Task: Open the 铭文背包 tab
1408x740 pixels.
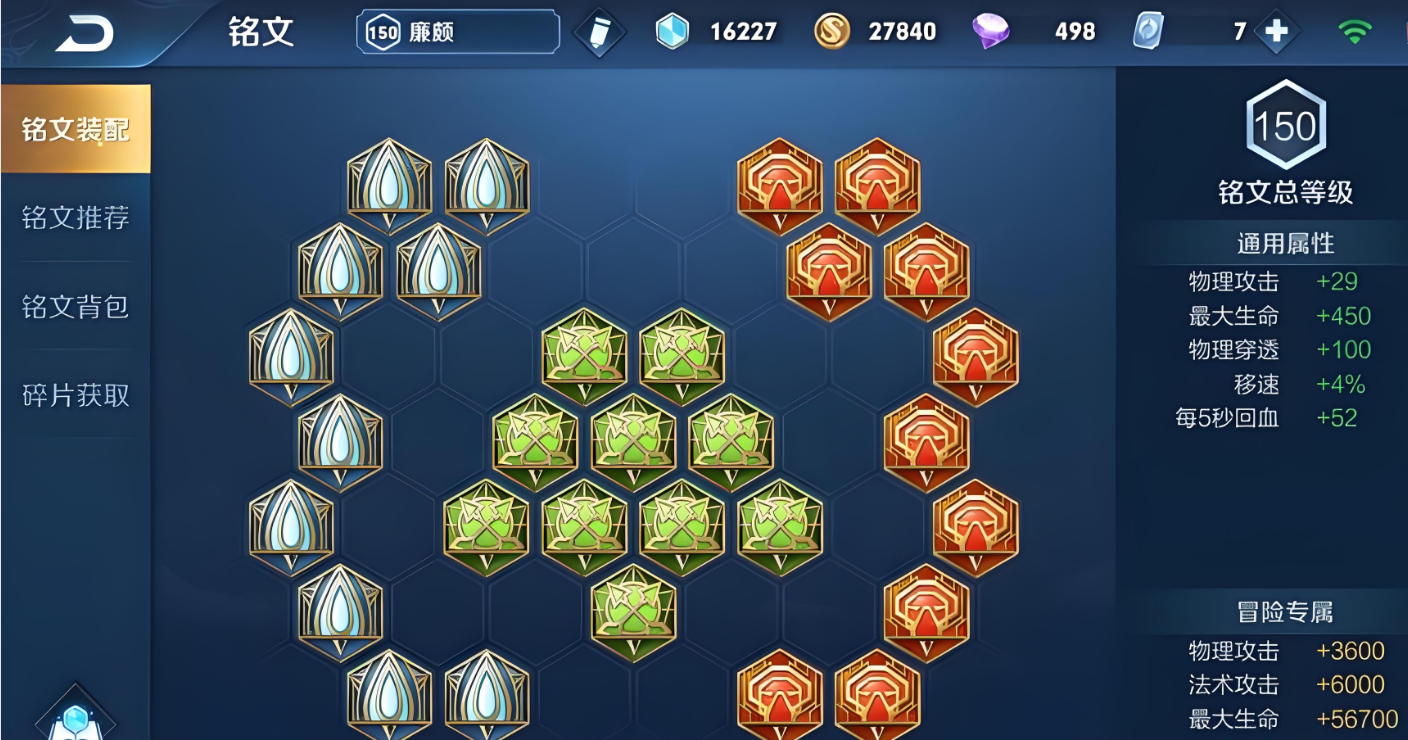Action: point(76,306)
